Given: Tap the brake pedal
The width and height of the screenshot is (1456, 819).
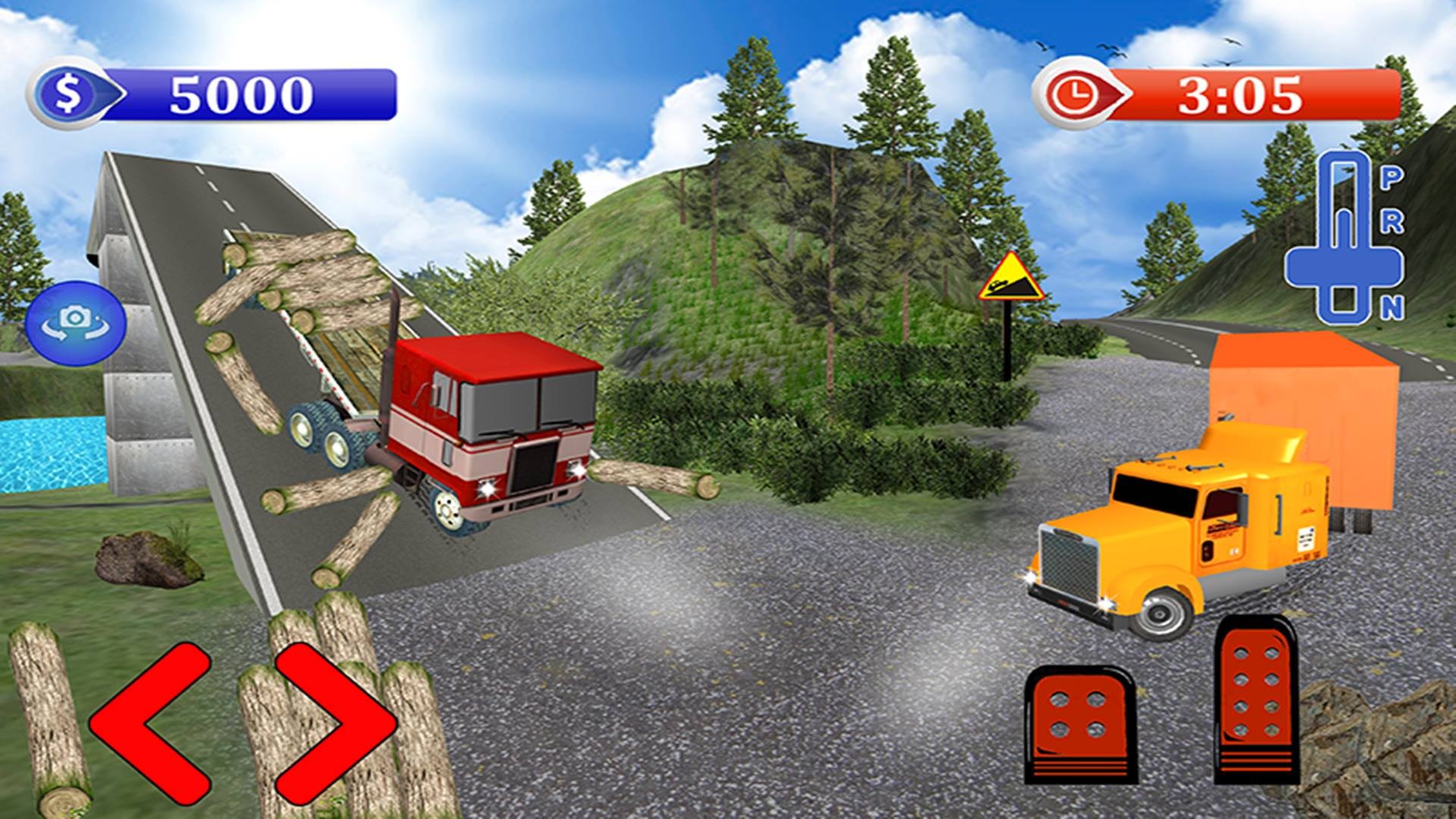Looking at the screenshot, I should pos(1081,724).
